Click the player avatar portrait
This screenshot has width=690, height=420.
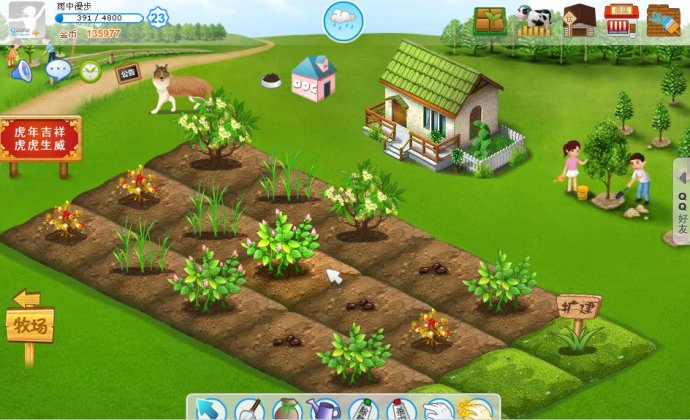(x=22, y=20)
